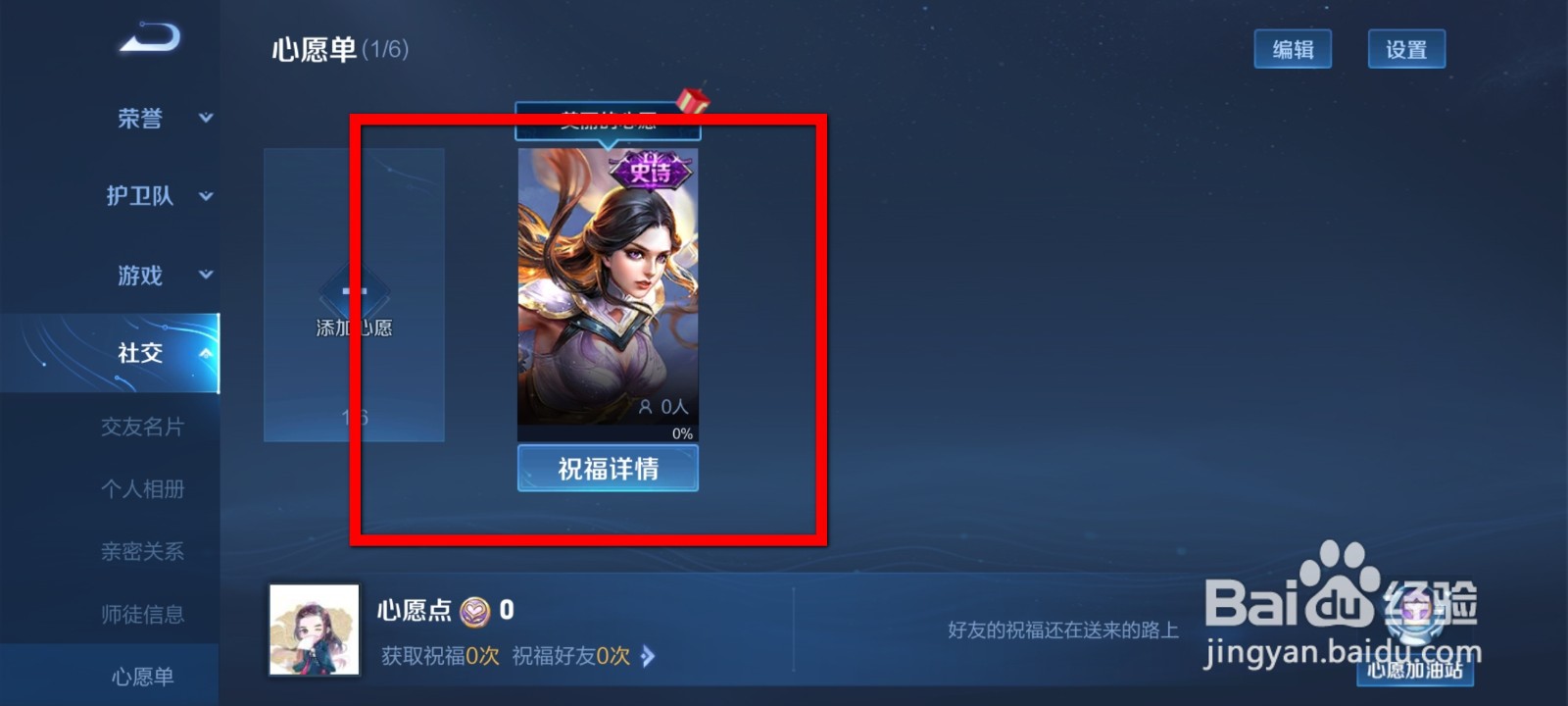The width and height of the screenshot is (1568, 706).
Task: Switch to 个人相册
Action: point(145,489)
